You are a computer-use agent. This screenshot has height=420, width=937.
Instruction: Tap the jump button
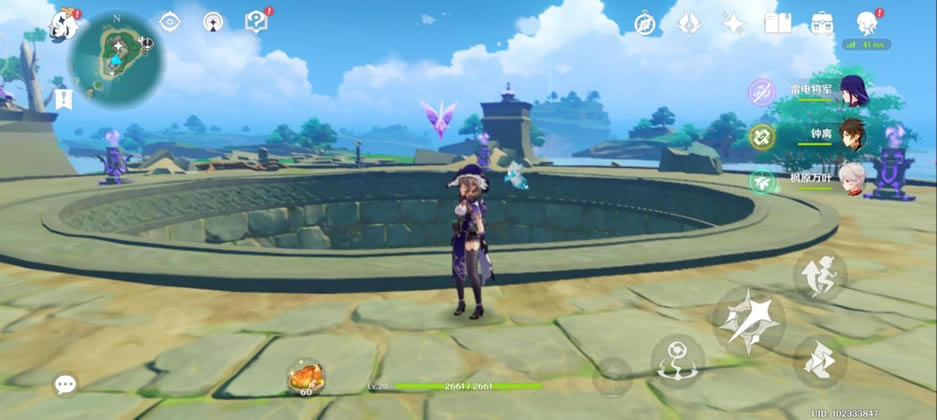(x=820, y=276)
